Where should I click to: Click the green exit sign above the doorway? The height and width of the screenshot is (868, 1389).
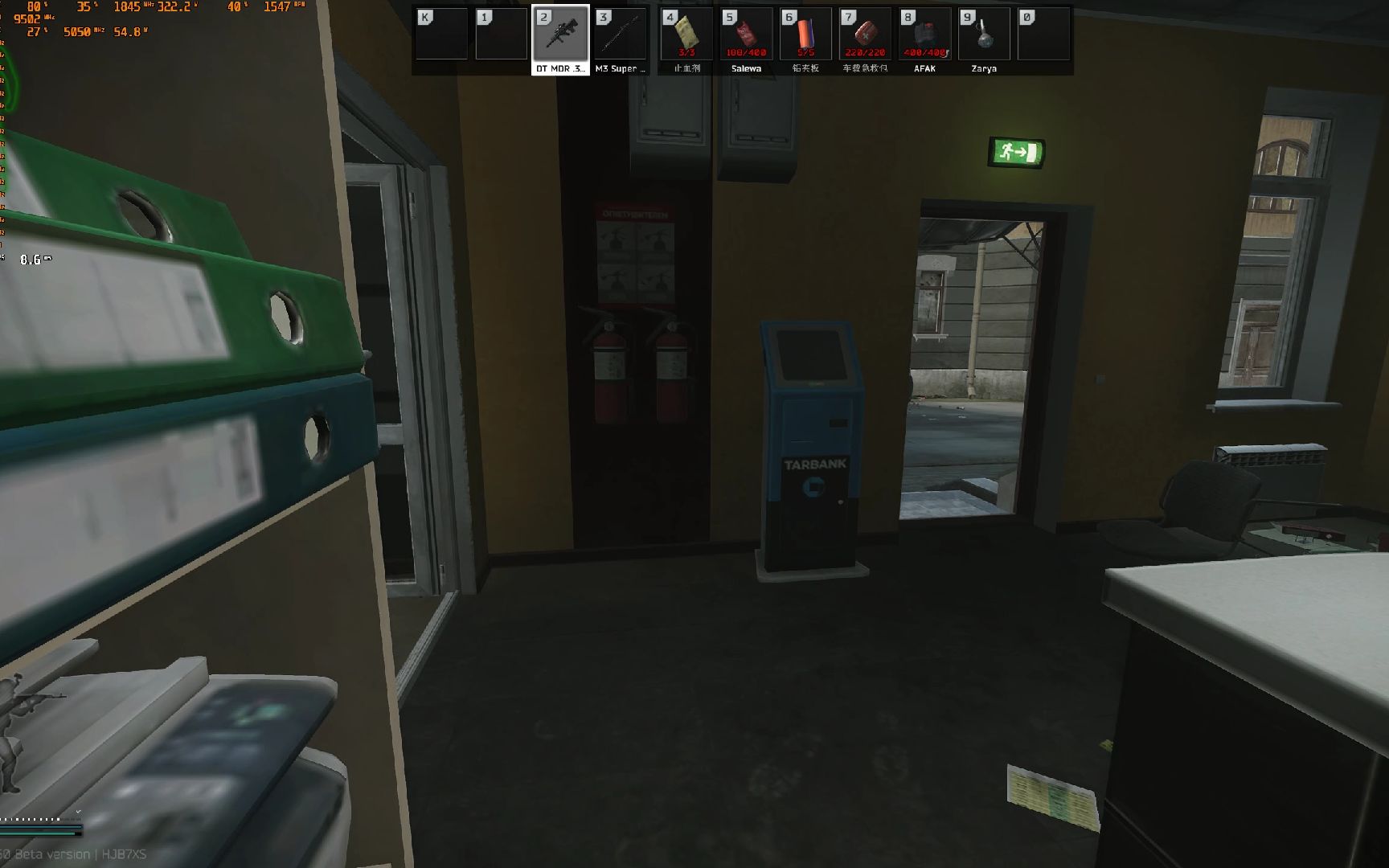click(x=1017, y=153)
